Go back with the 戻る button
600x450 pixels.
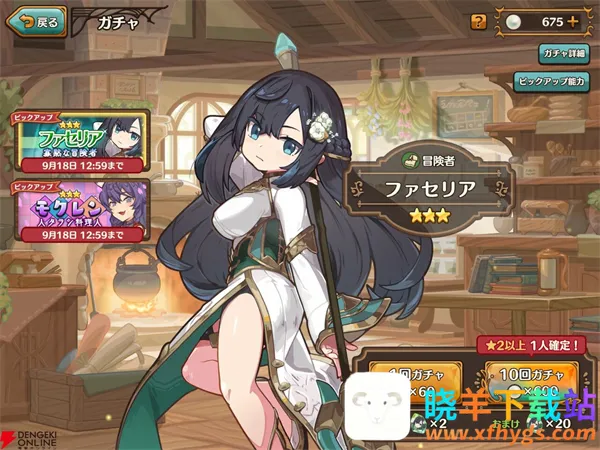pyautogui.click(x=37, y=20)
